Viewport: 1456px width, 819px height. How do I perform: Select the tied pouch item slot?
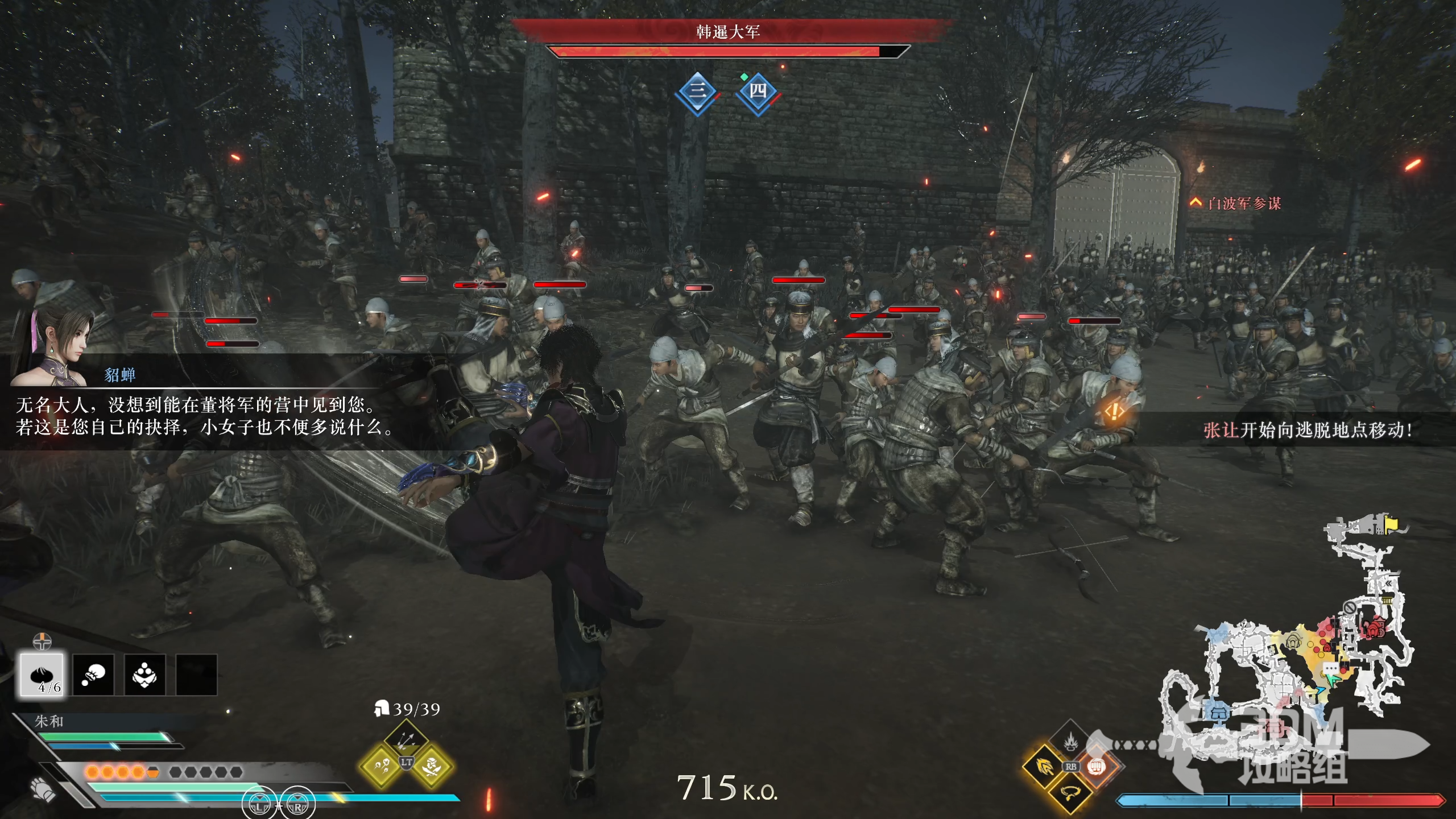click(x=93, y=675)
